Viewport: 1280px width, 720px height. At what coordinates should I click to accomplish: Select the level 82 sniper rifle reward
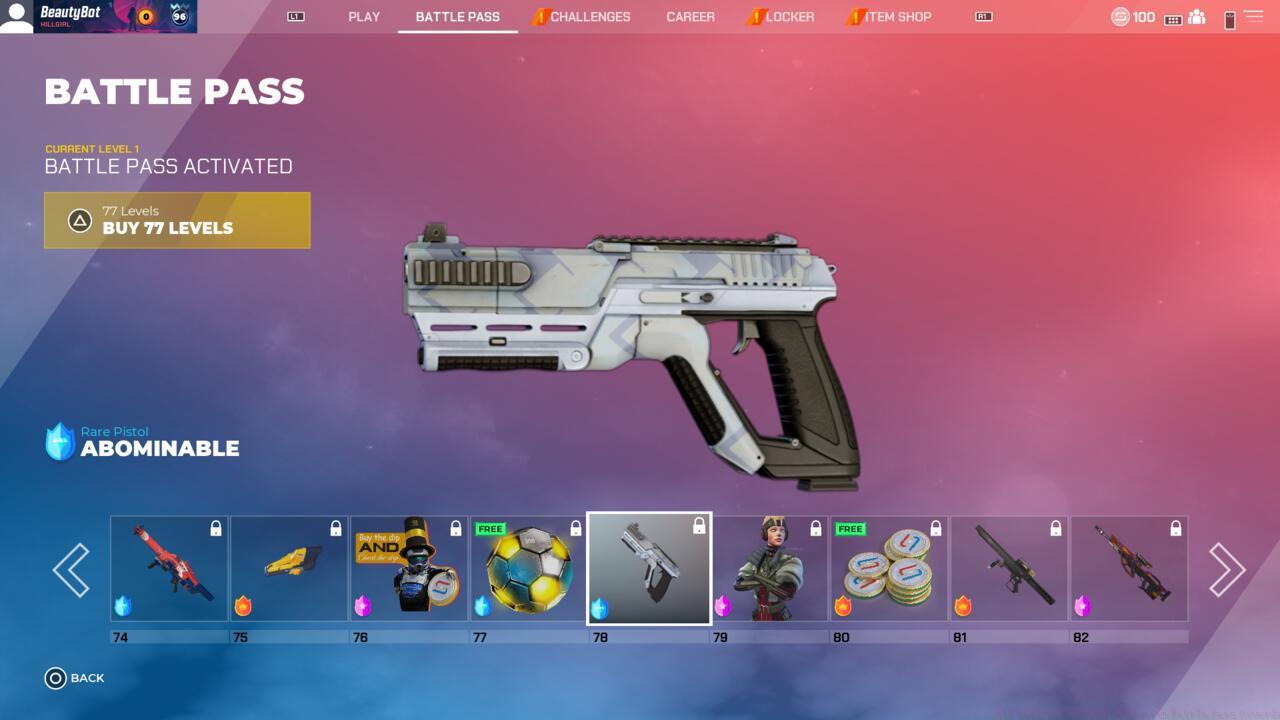coord(1129,569)
